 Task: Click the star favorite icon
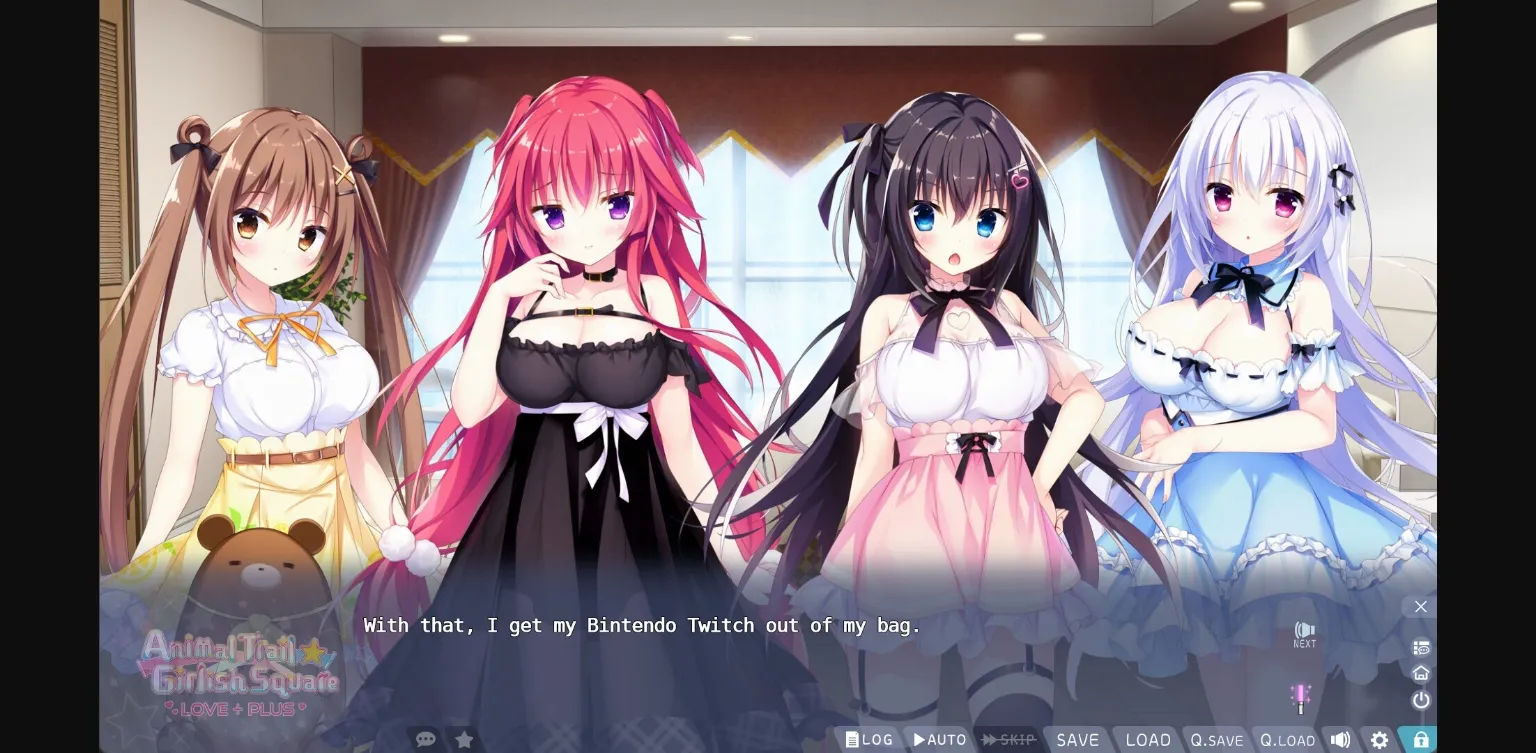point(464,739)
